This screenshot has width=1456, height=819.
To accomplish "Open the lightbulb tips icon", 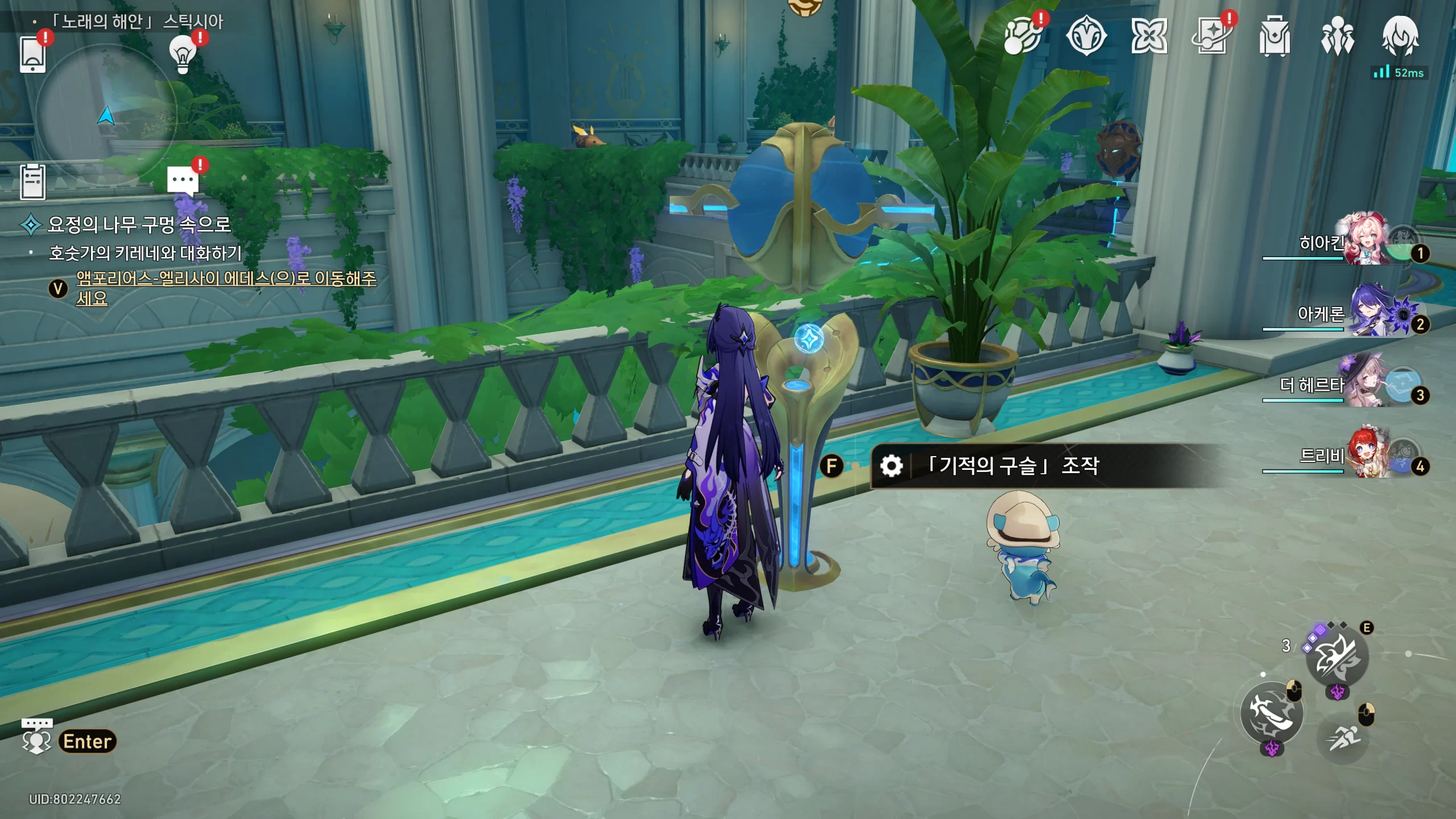I will (183, 54).
